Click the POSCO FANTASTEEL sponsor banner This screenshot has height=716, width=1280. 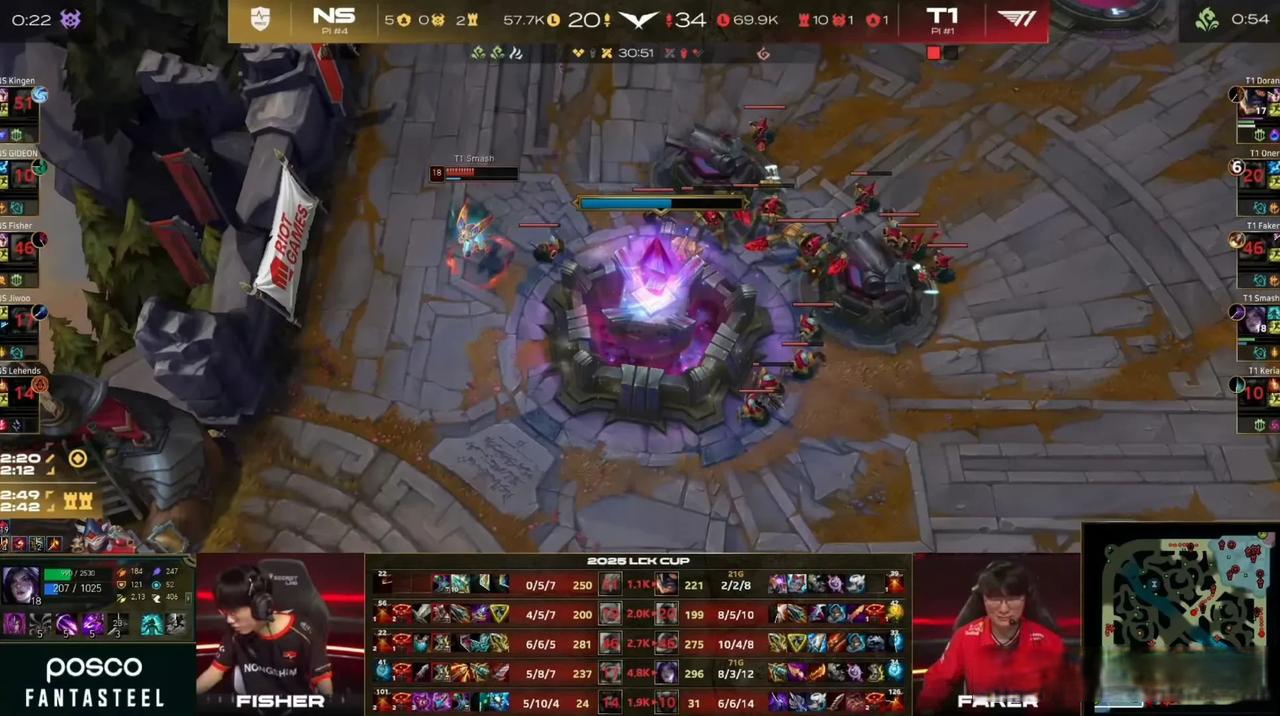coord(96,682)
